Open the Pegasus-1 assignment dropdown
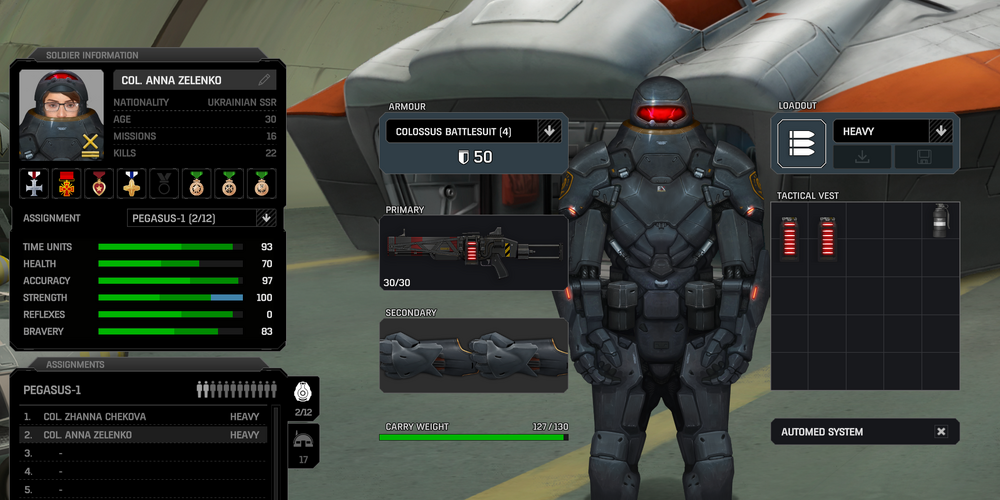The image size is (1000, 500). (265, 218)
